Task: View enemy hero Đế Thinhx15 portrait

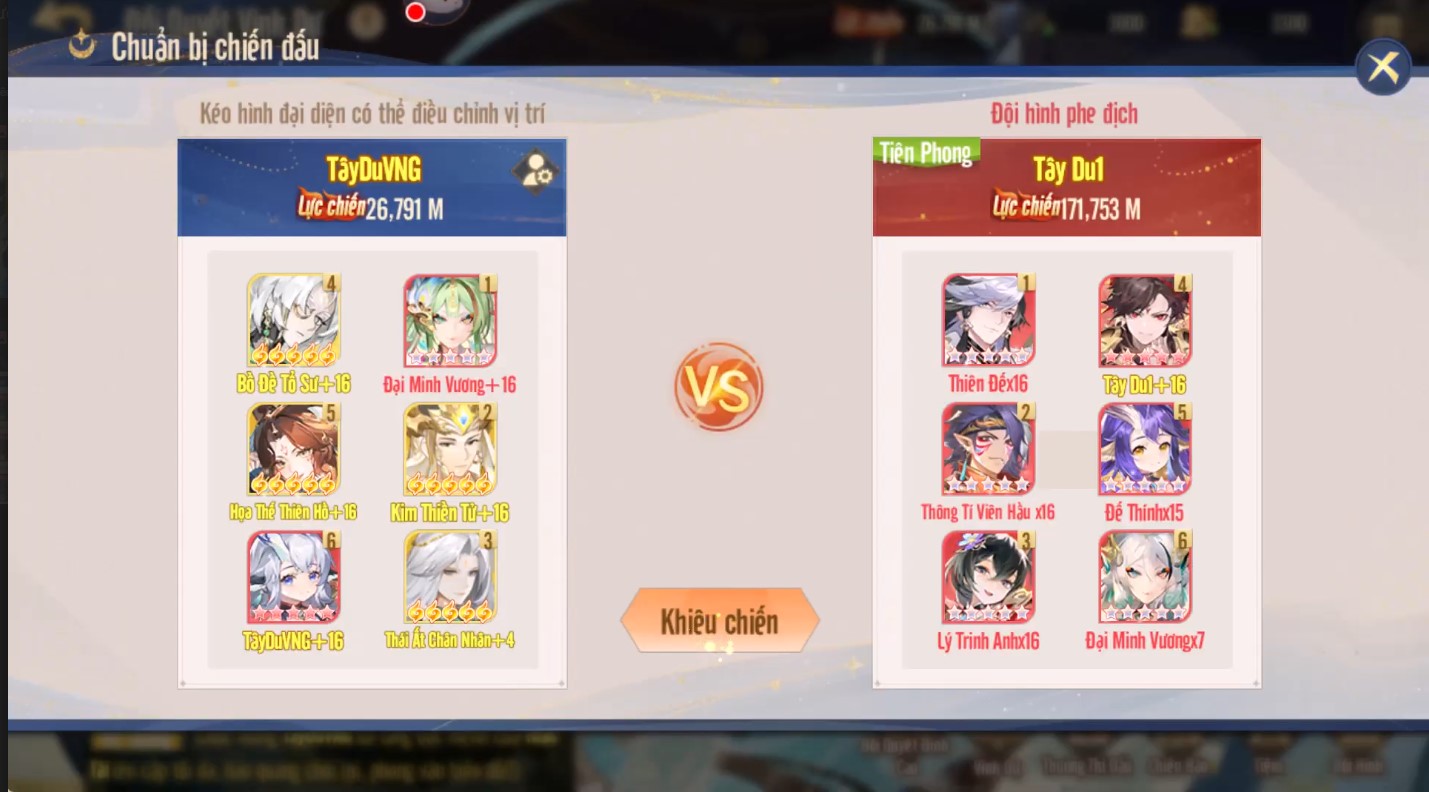Action: tap(1143, 448)
